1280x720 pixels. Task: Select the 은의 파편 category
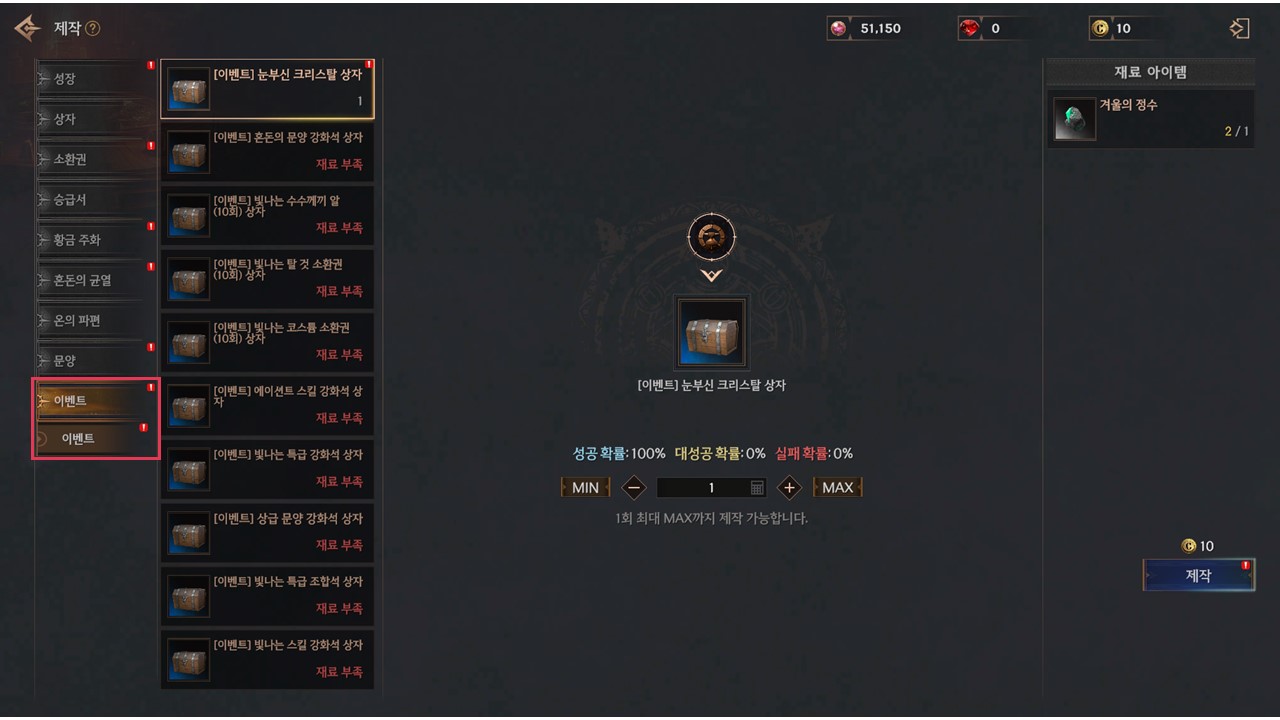pos(95,321)
